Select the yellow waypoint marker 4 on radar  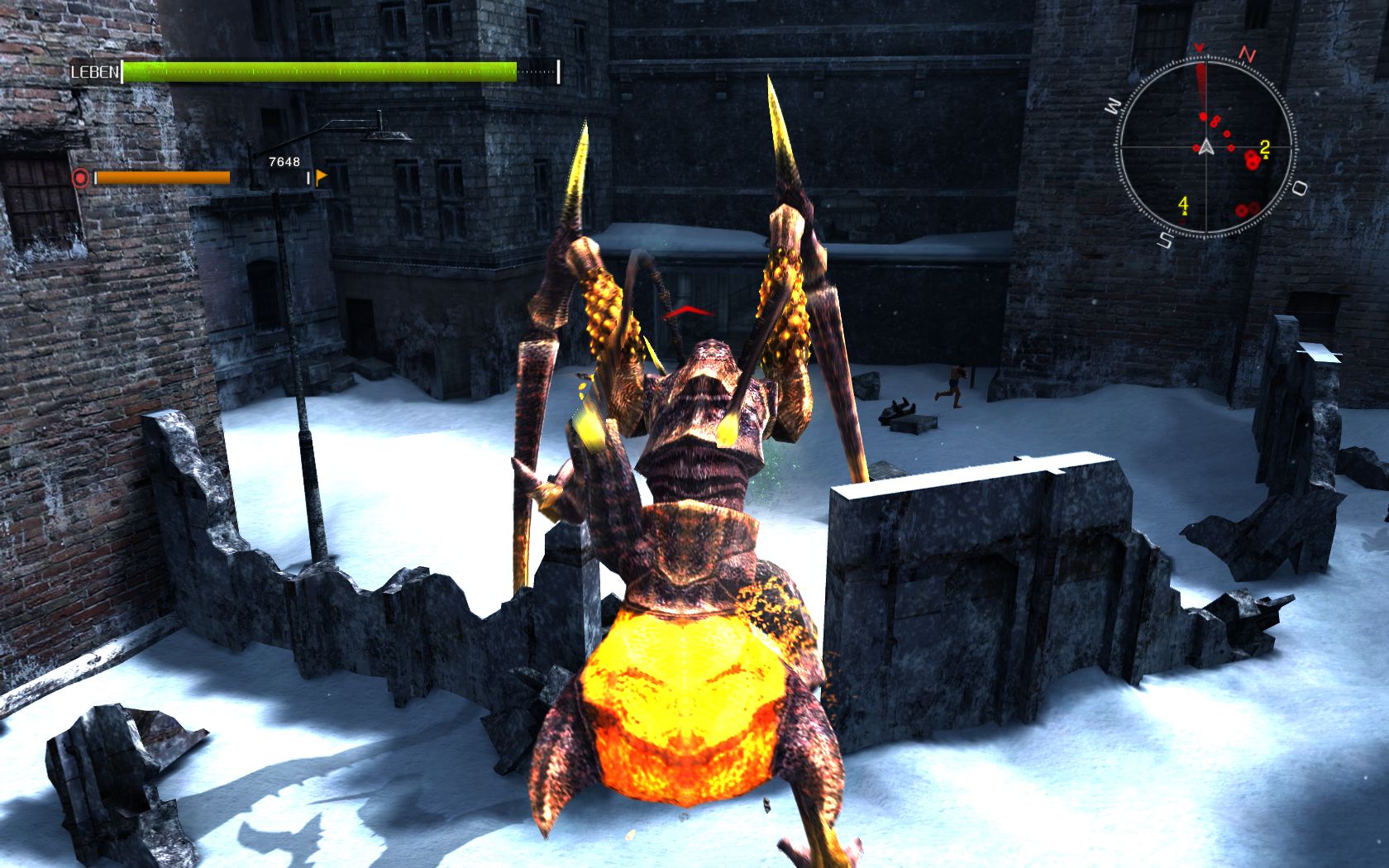(1183, 205)
